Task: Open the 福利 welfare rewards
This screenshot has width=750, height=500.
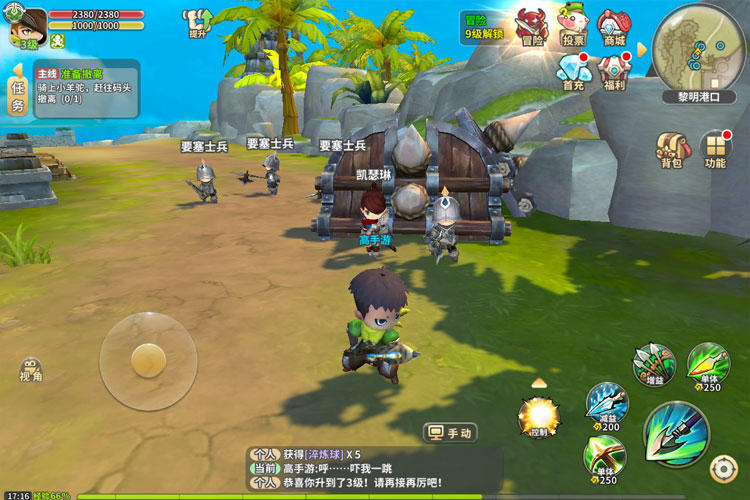Action: 613,71
